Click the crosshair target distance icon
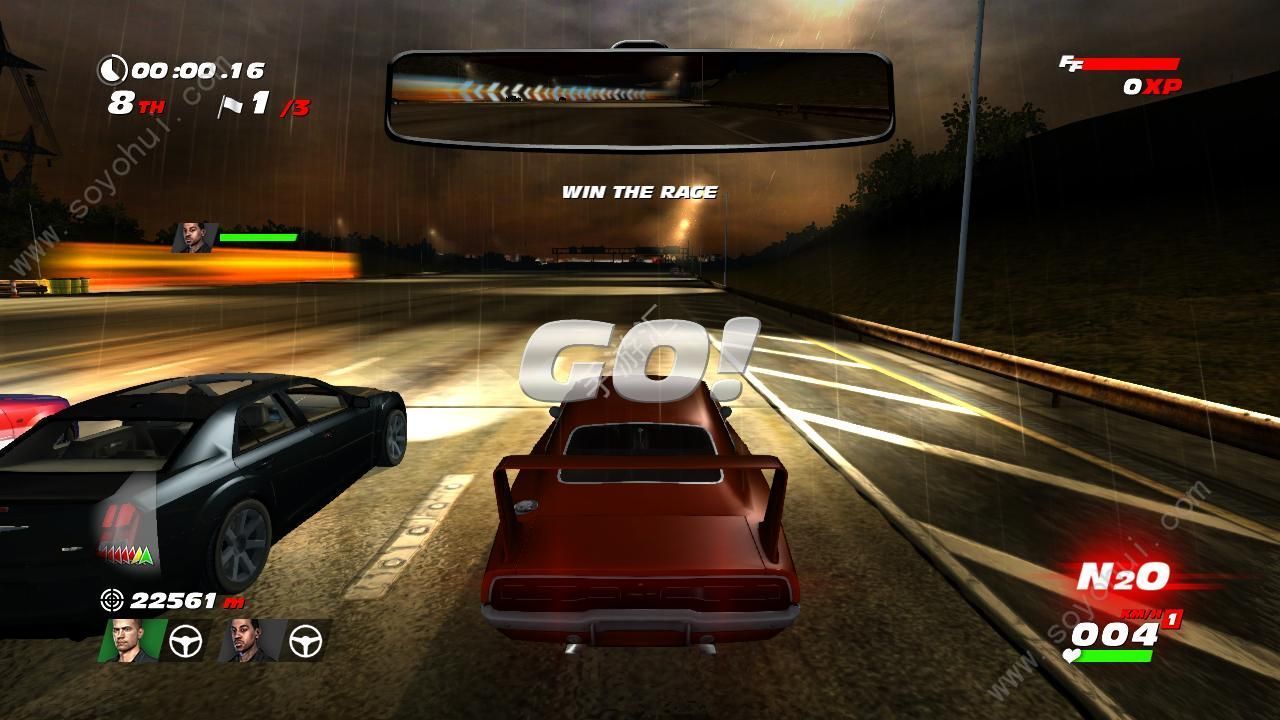Image resolution: width=1280 pixels, height=720 pixels. pos(112,600)
